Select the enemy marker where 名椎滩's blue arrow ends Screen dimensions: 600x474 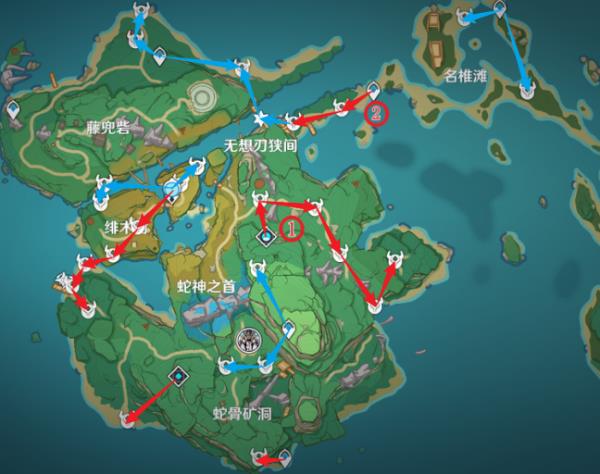coord(528,90)
